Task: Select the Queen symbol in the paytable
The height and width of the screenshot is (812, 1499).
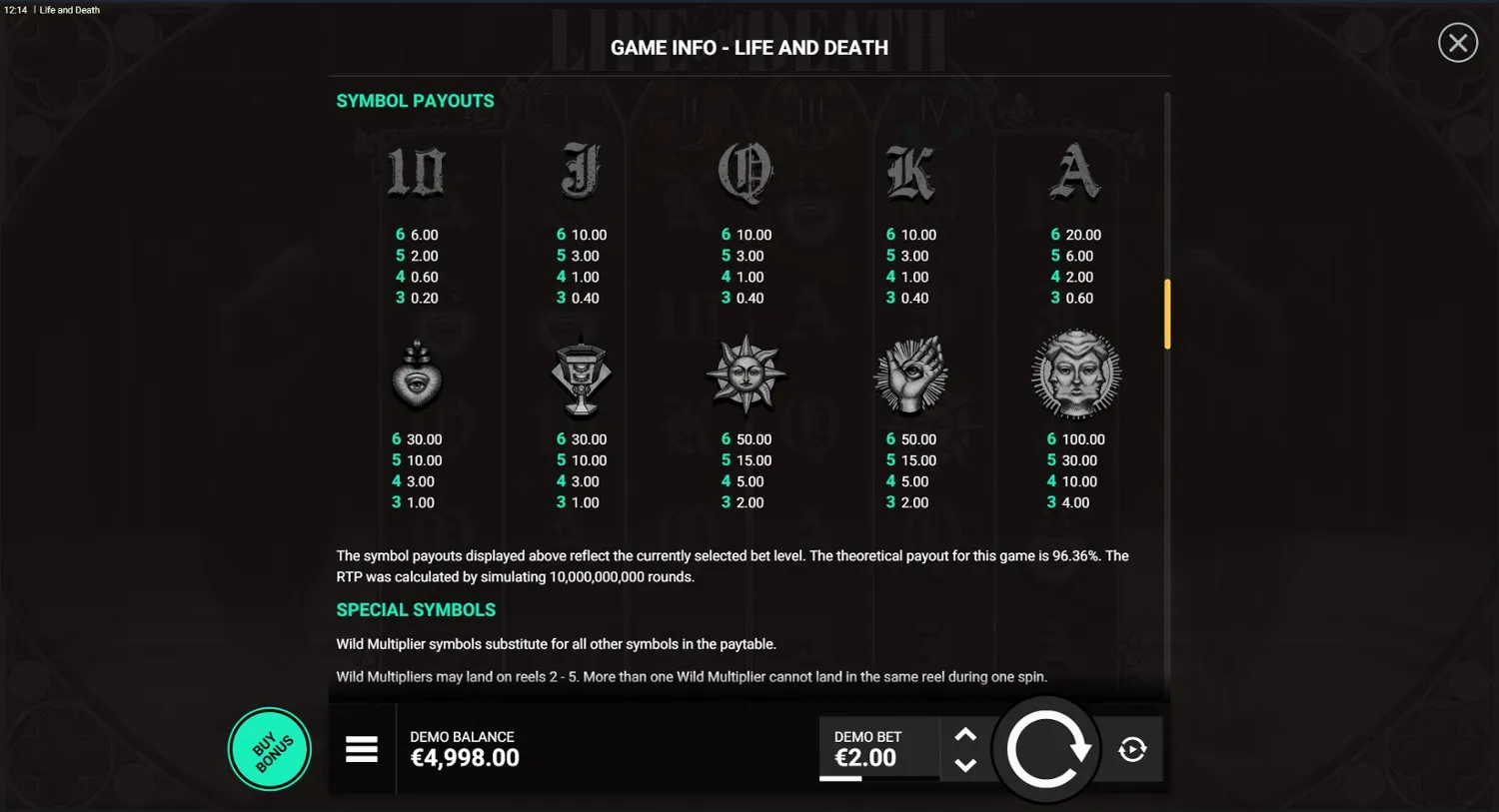Action: (x=745, y=172)
